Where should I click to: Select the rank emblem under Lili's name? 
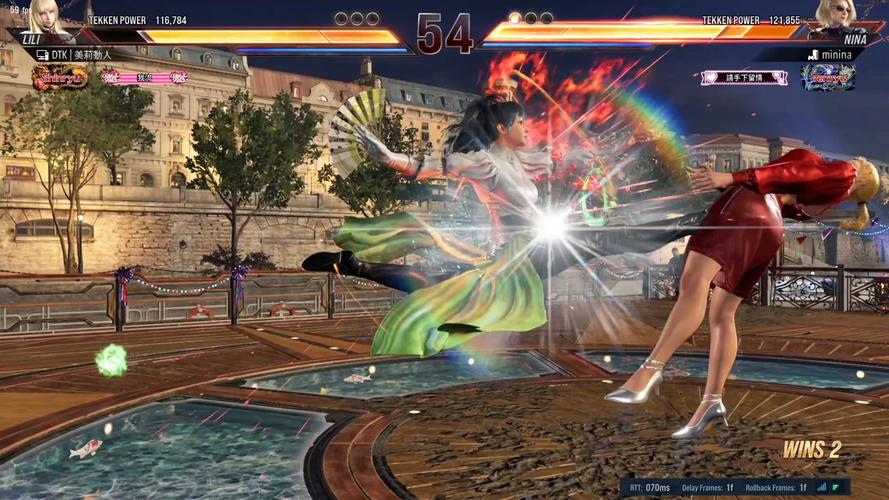point(60,77)
